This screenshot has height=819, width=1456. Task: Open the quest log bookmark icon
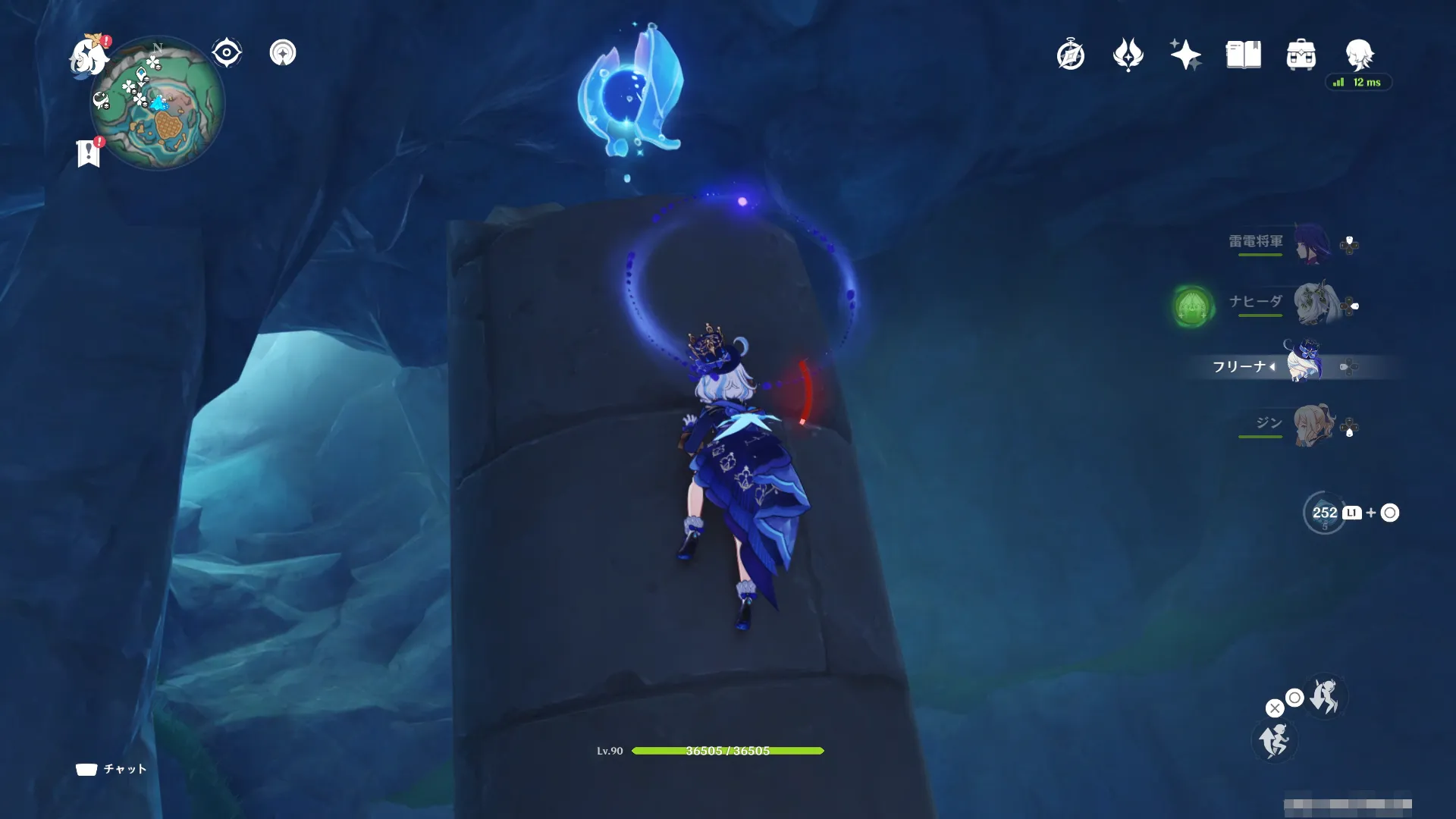(89, 152)
